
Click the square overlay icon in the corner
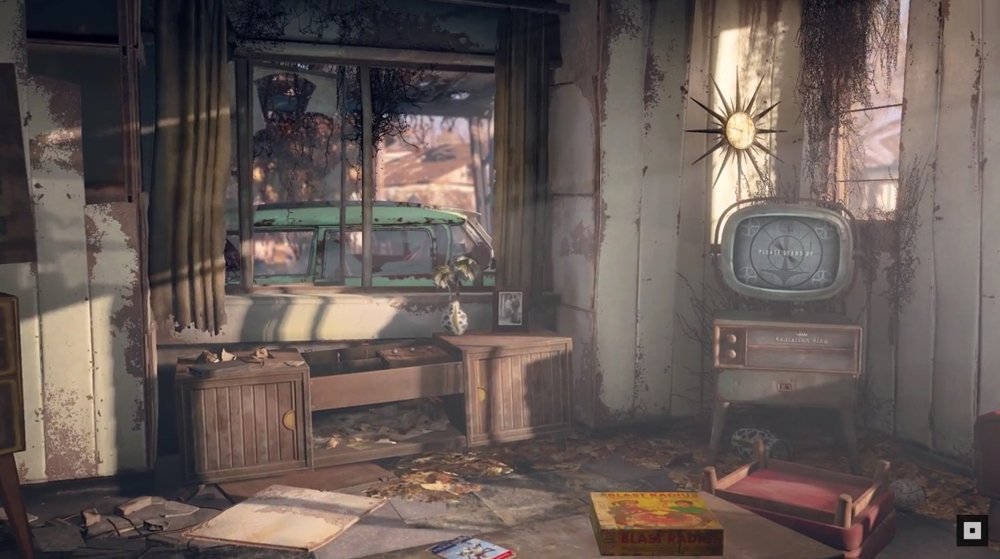point(970,530)
